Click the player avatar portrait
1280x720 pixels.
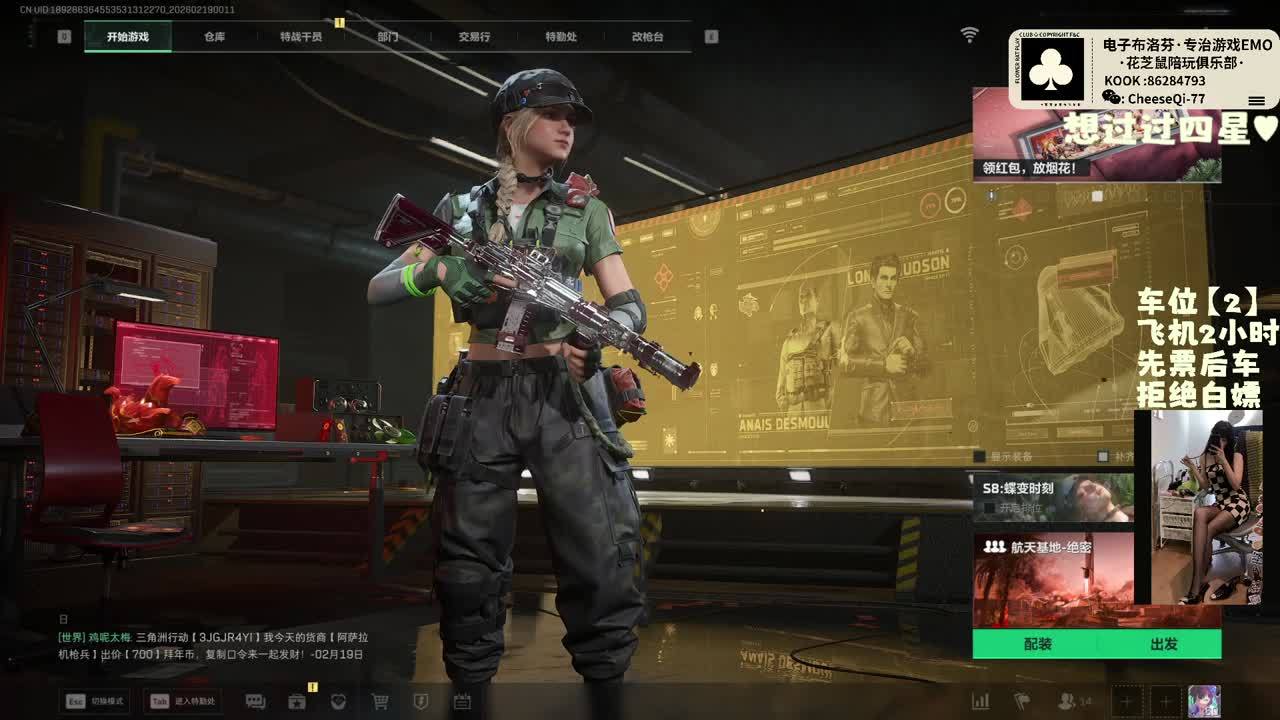click(1204, 701)
